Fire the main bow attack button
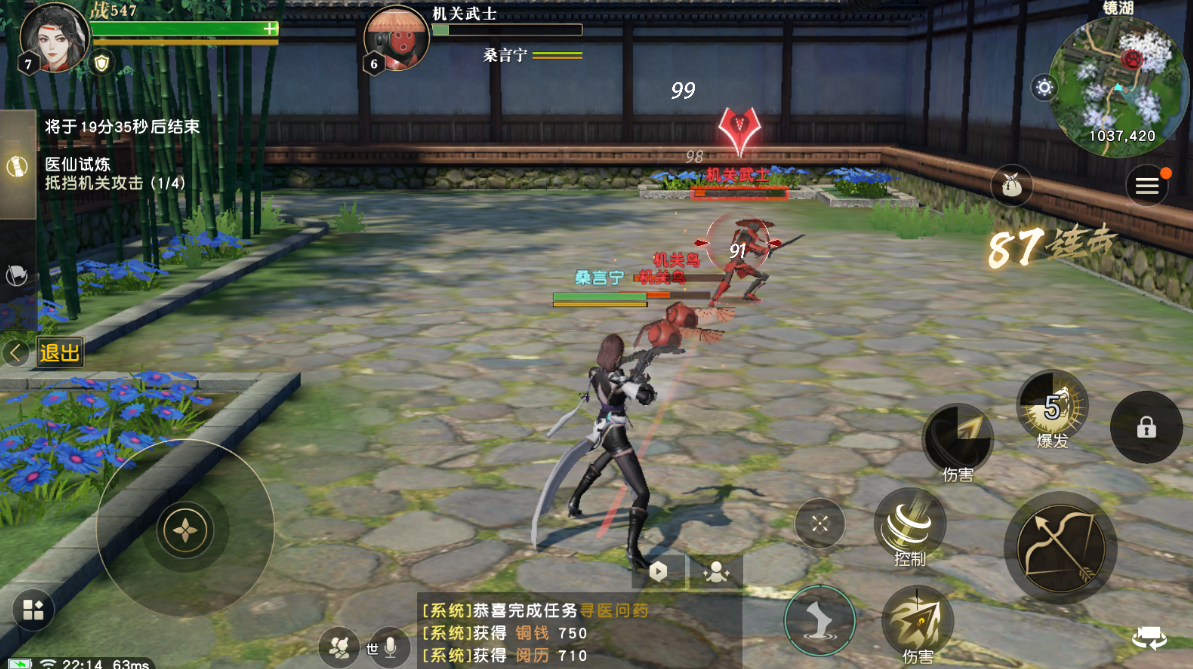Image resolution: width=1193 pixels, height=669 pixels. coord(1060,547)
